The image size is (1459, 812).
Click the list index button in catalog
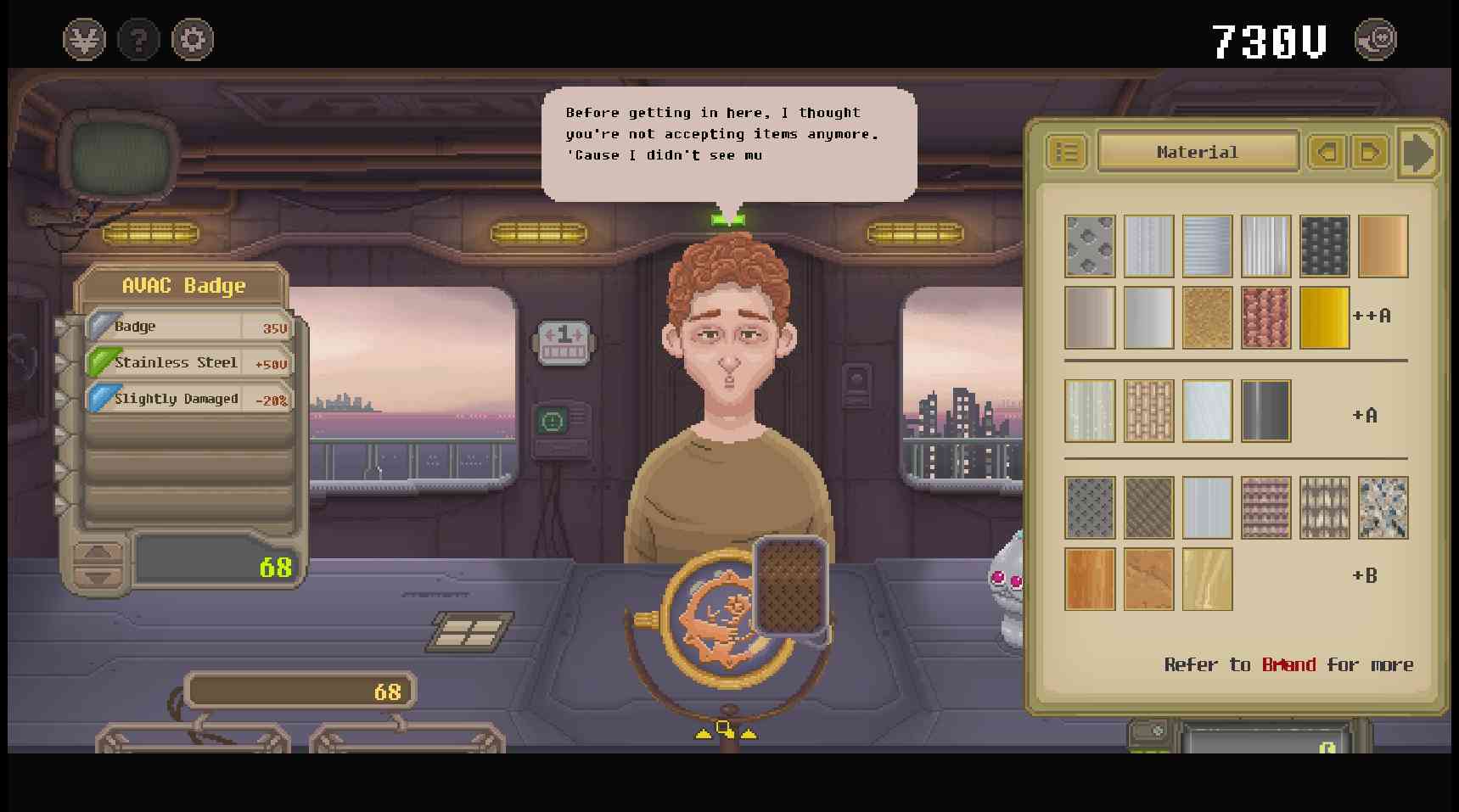(1067, 153)
